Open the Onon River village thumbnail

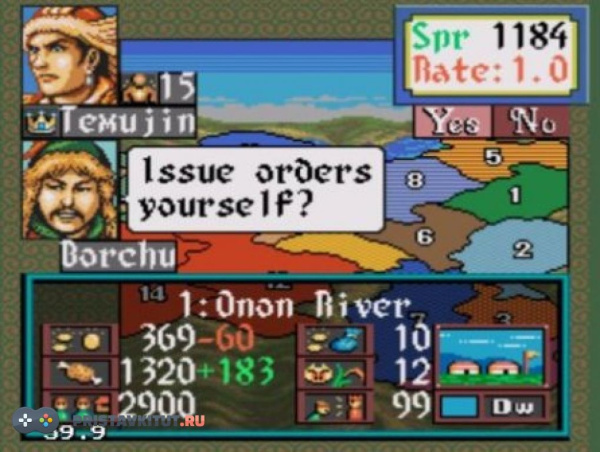tap(490, 359)
